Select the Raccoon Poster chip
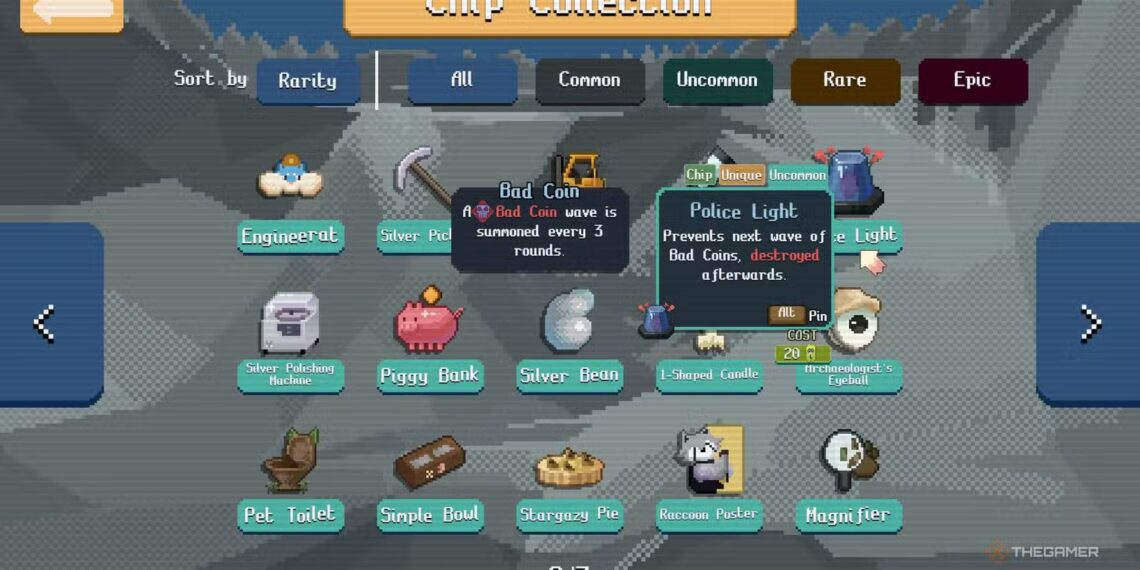 click(708, 460)
